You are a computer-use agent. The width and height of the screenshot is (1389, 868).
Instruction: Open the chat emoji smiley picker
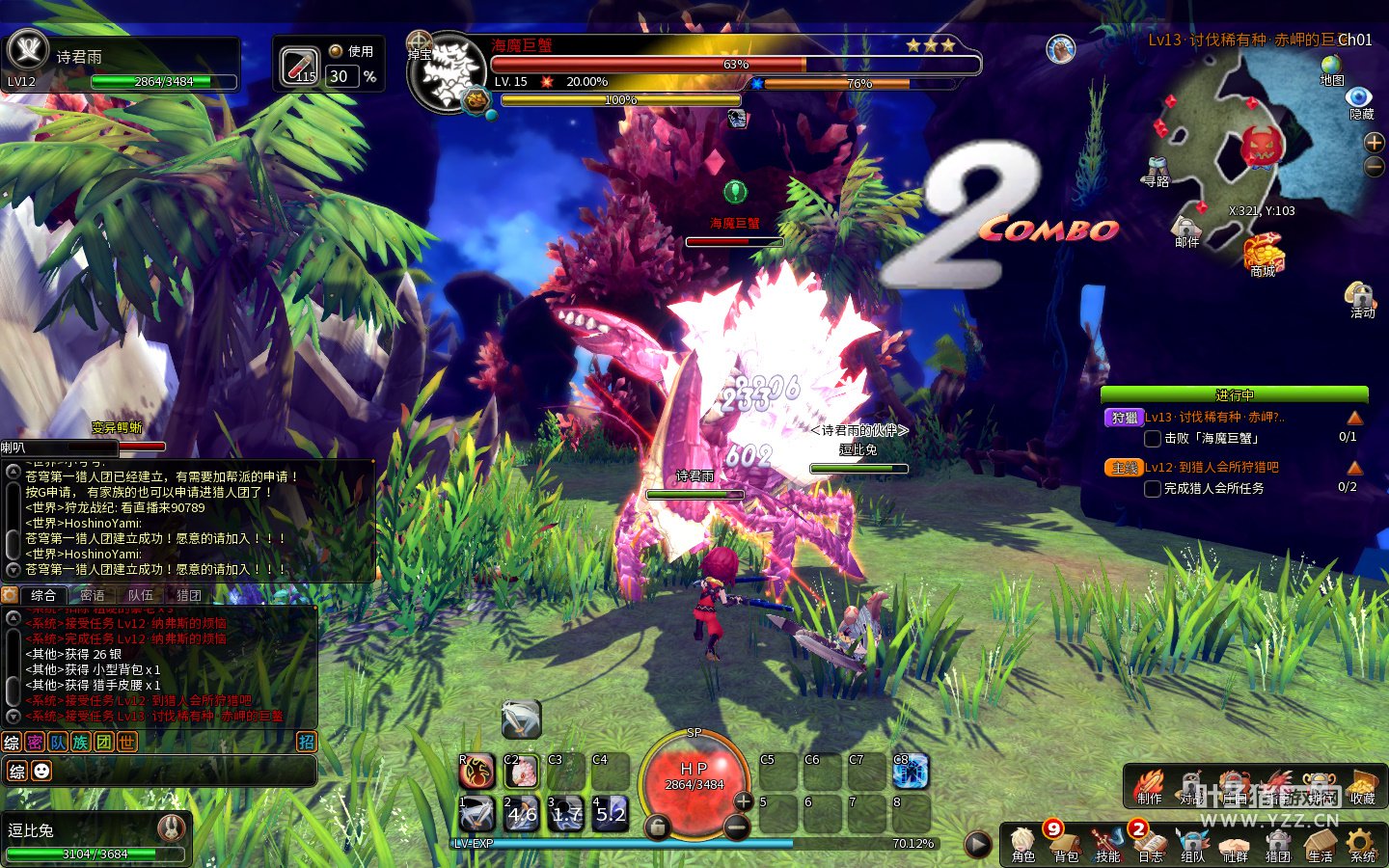tap(41, 771)
